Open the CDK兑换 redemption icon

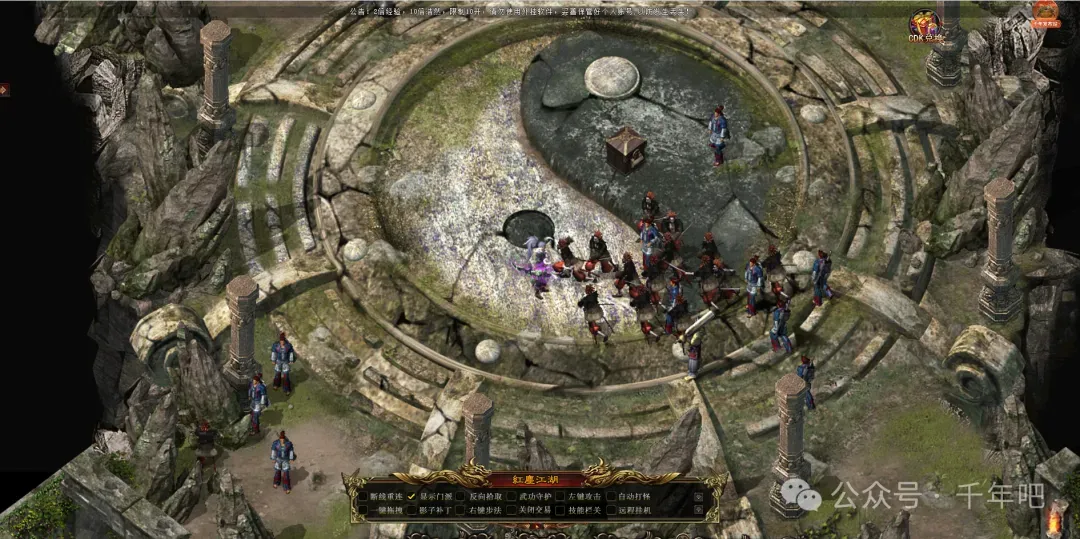[925, 28]
